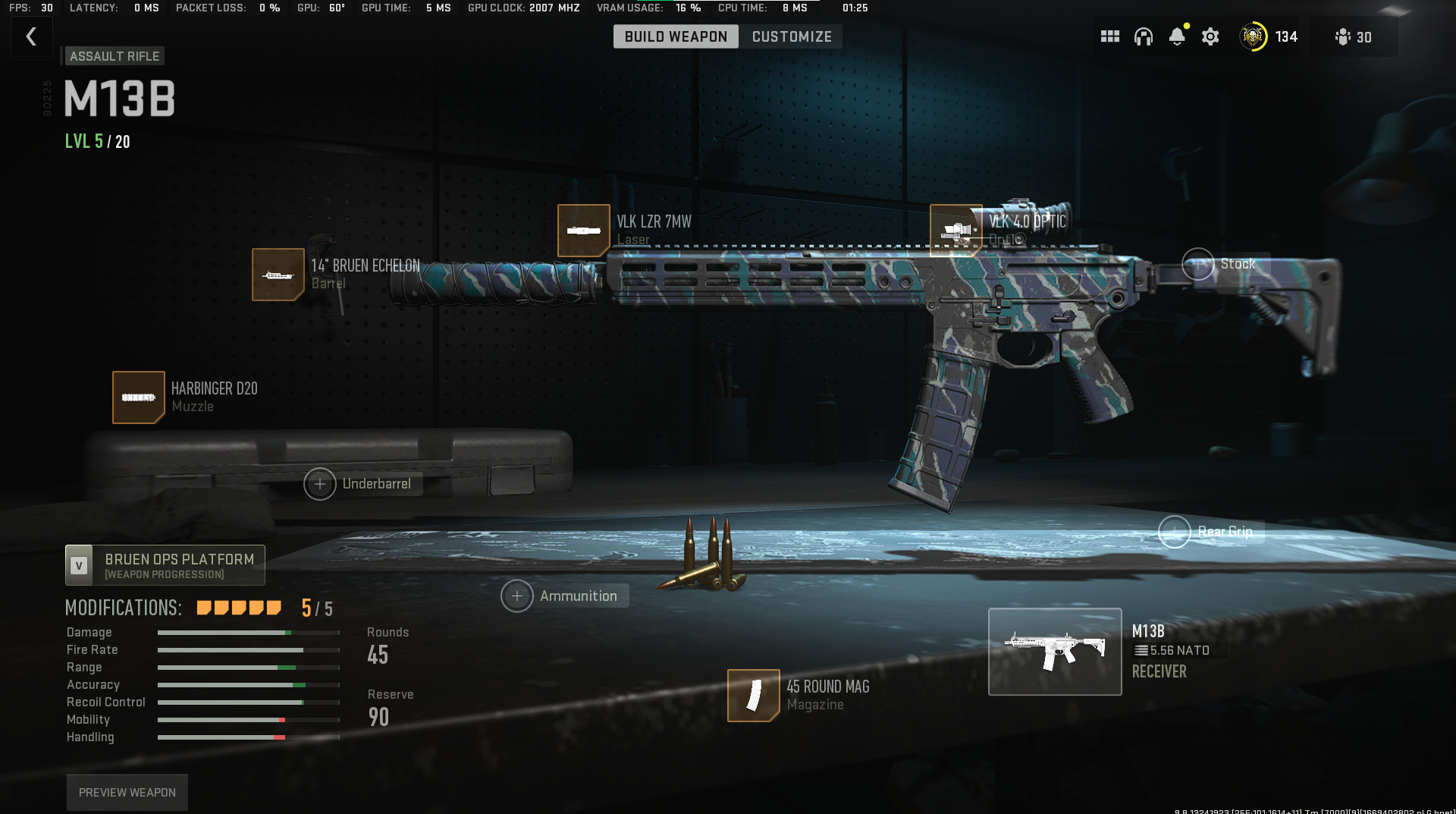Viewport: 1456px width, 814px height.
Task: Click the Preview Weapon button
Action: coord(127,791)
